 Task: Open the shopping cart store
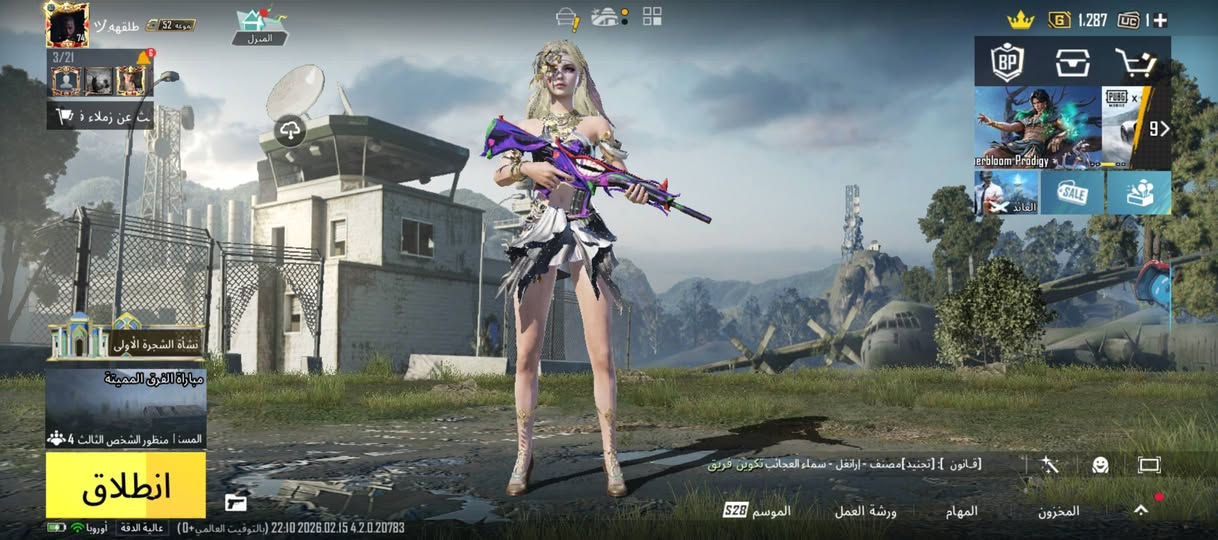pos(1135,62)
